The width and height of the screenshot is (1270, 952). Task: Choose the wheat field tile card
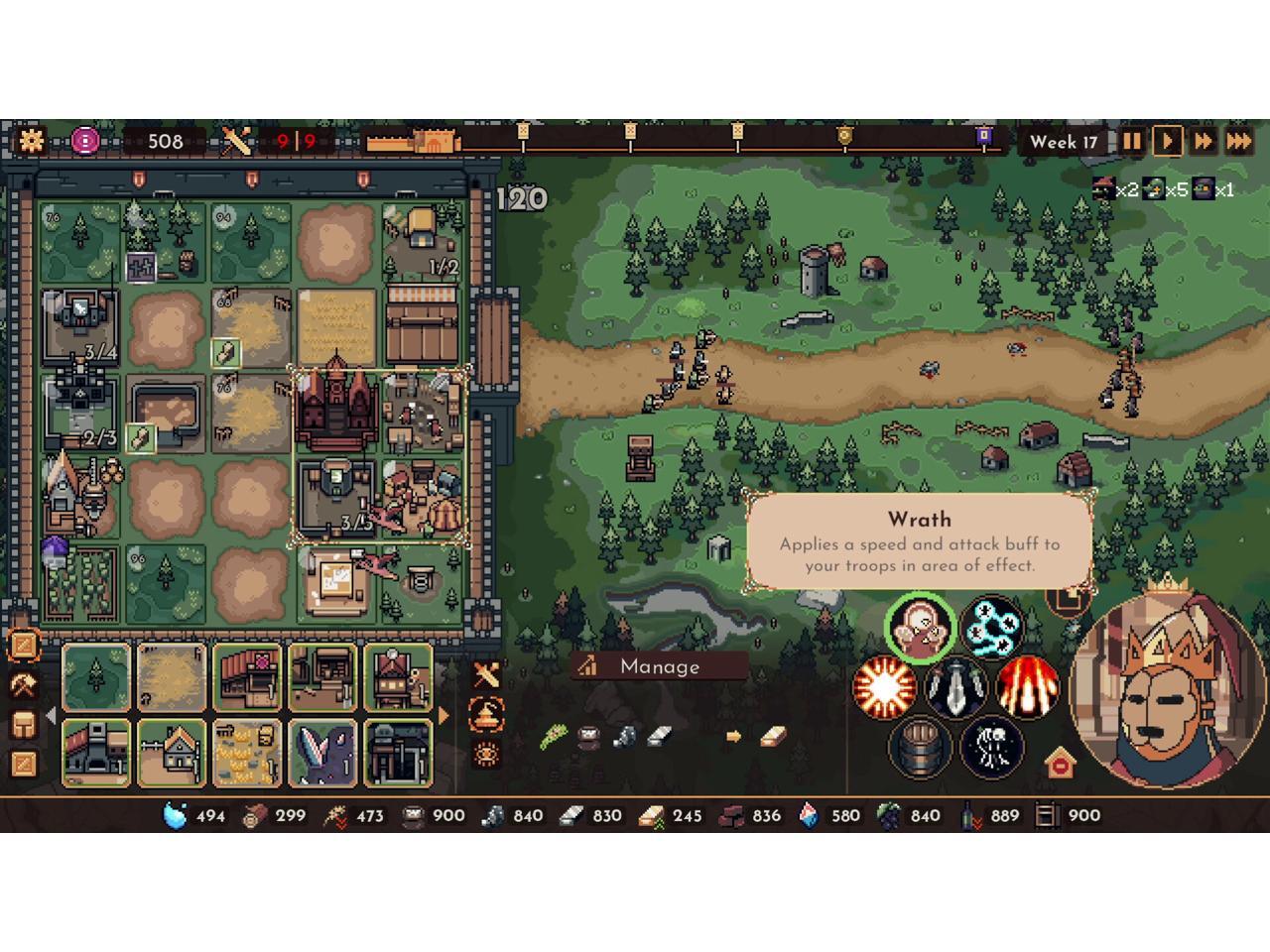(172, 677)
